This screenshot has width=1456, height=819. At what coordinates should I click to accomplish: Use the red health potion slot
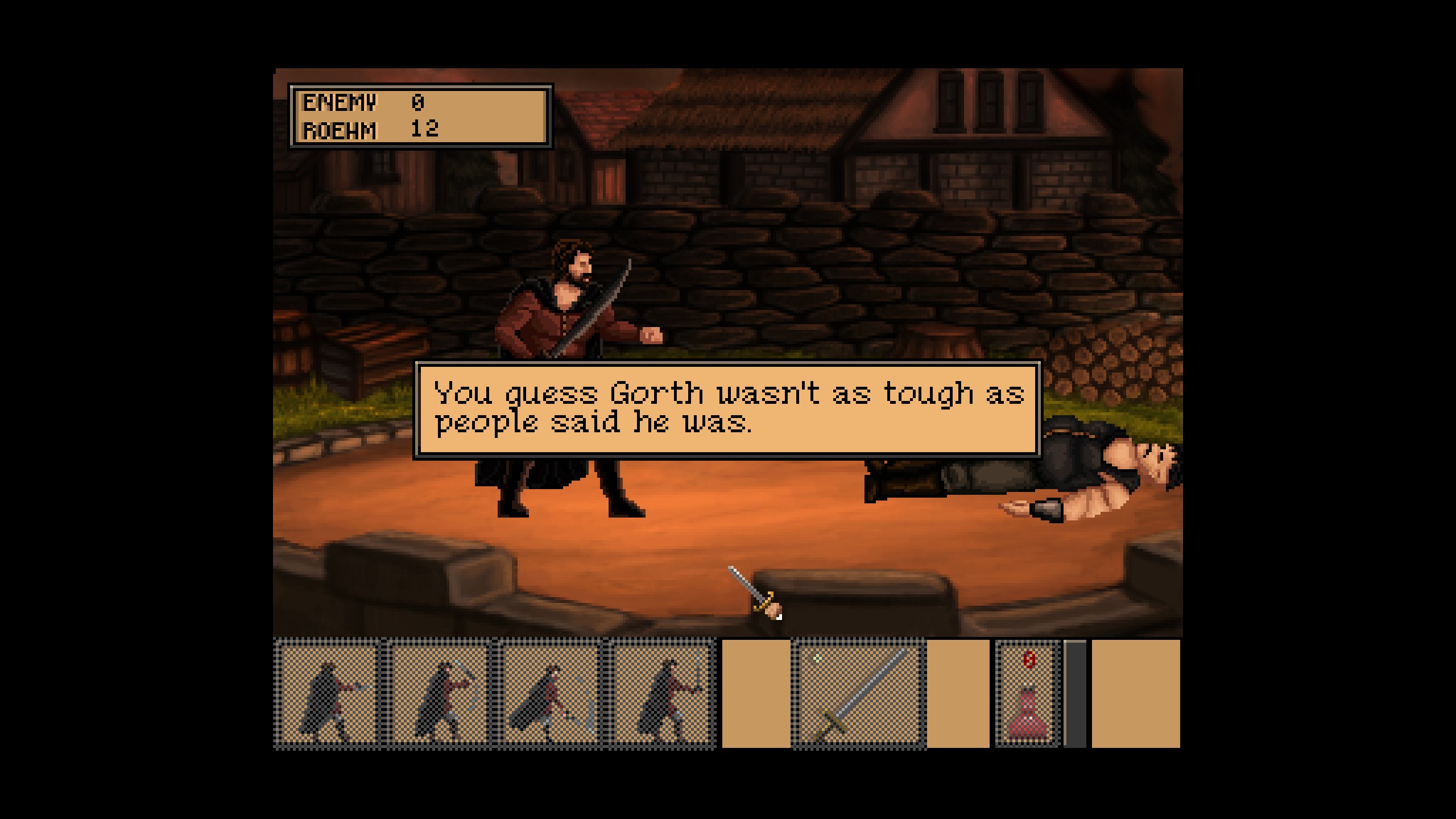point(1027,694)
